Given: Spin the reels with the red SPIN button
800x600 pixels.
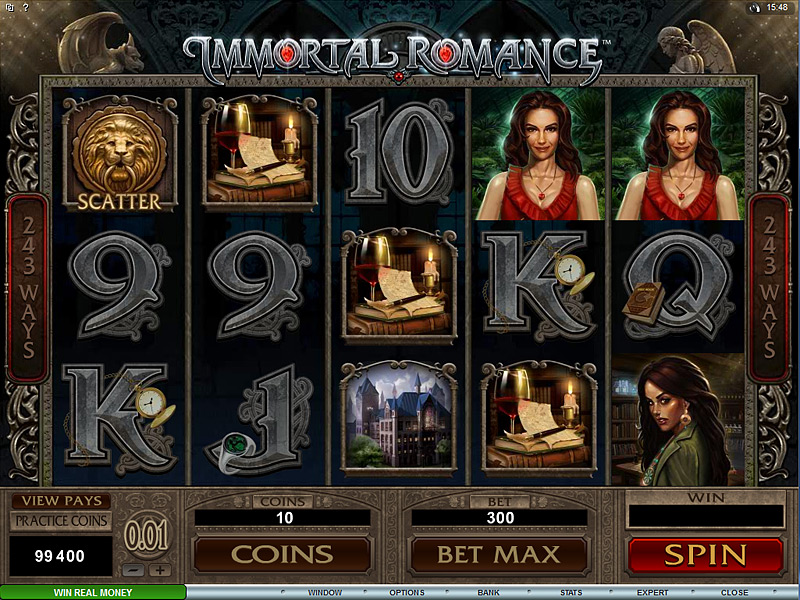Looking at the screenshot, I should pos(705,554).
